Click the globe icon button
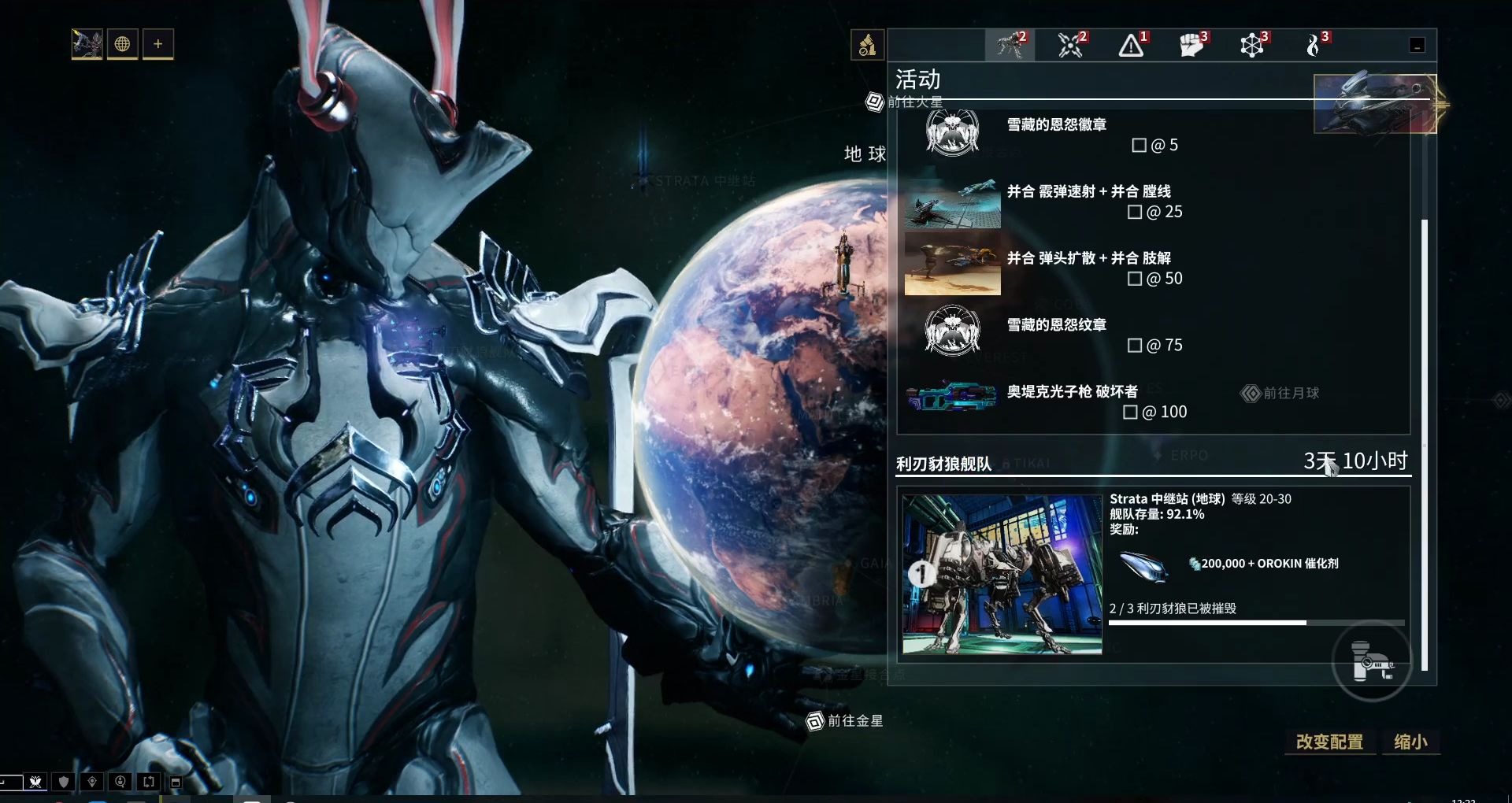1512x803 pixels. coord(123,44)
